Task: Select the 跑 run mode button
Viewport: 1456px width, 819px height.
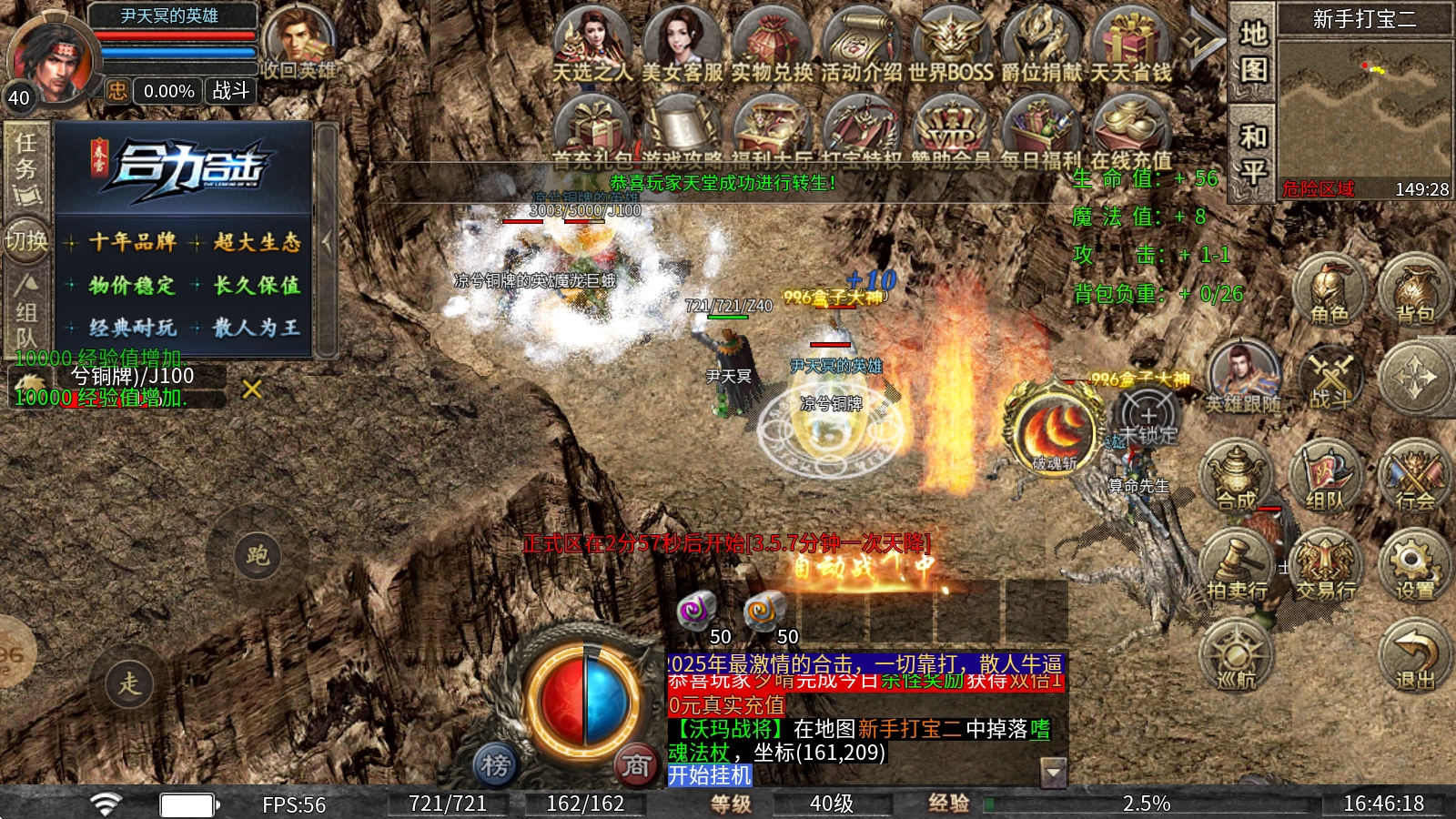Action: [x=257, y=554]
